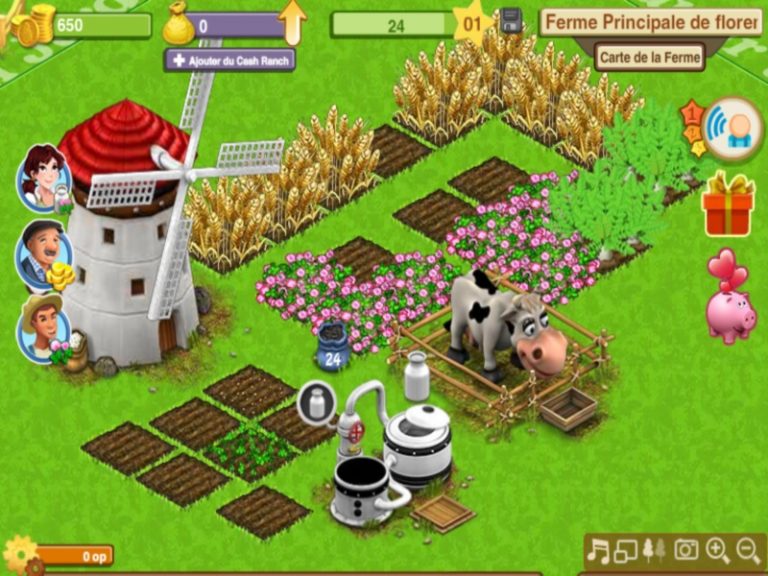Click the save floppy disk icon
The image size is (768, 576).
511,20
